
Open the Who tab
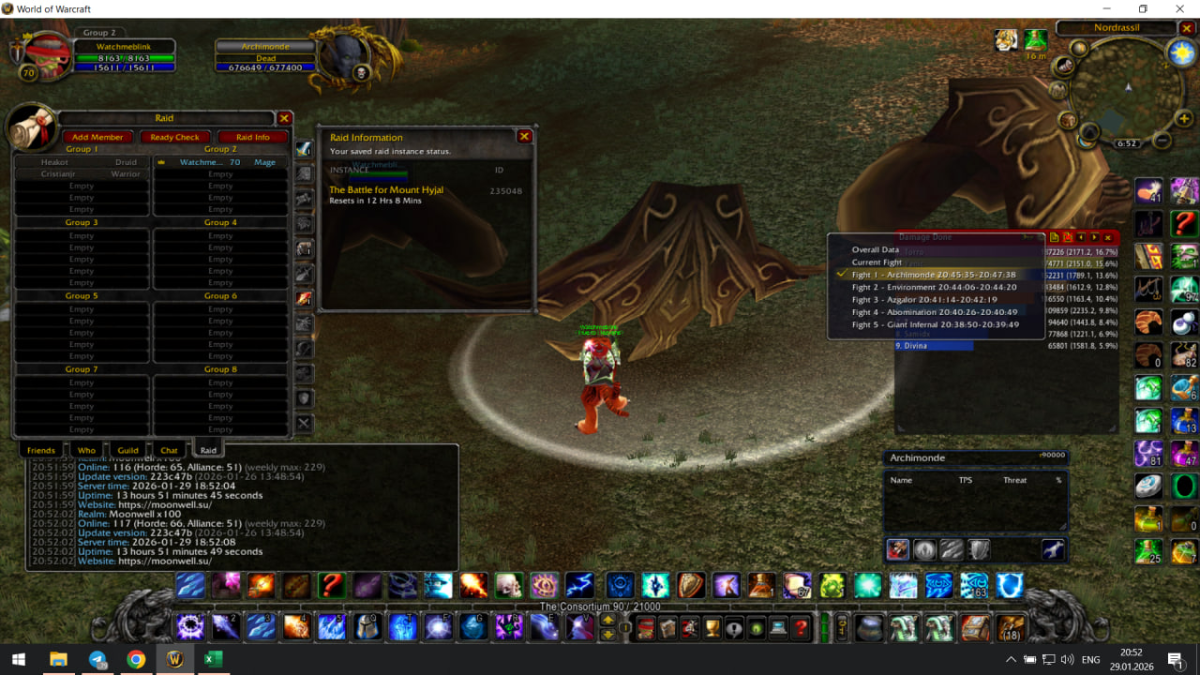87,451
